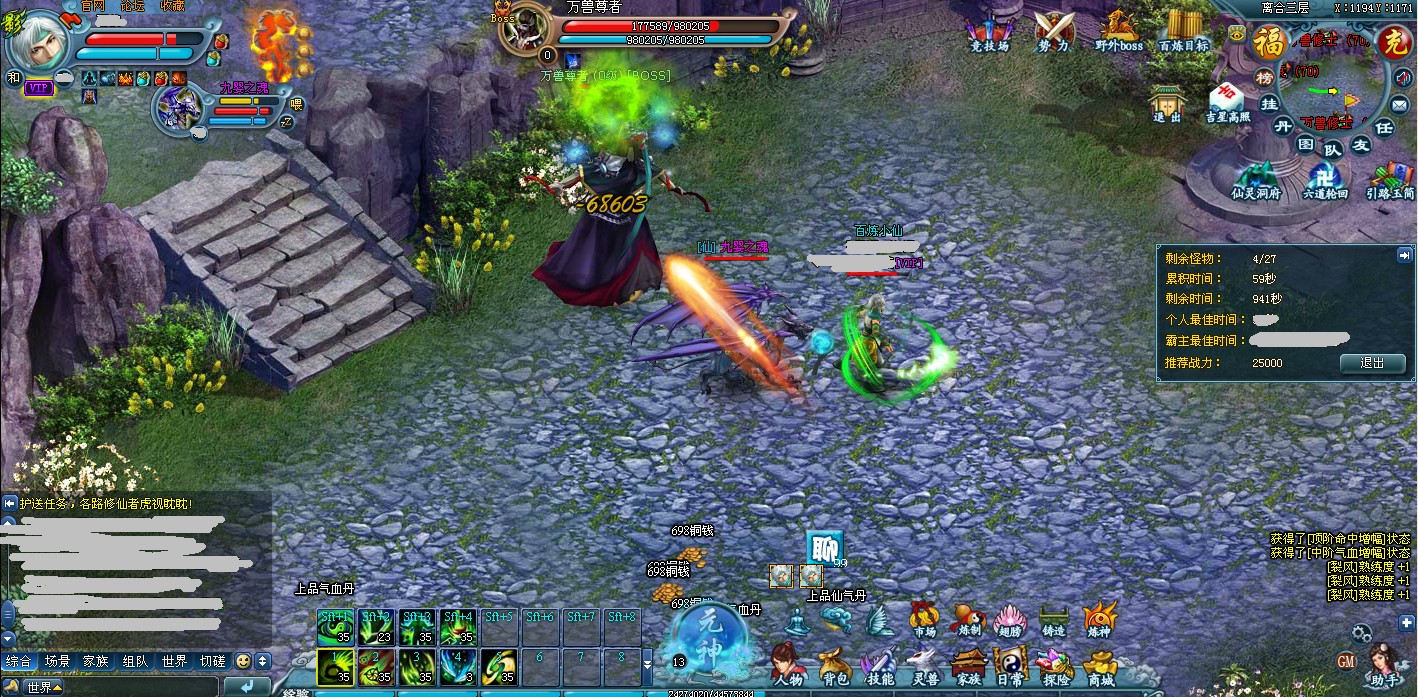Switch to the 世界 chat tab
The width and height of the screenshot is (1418, 697).
pyautogui.click(x=174, y=661)
